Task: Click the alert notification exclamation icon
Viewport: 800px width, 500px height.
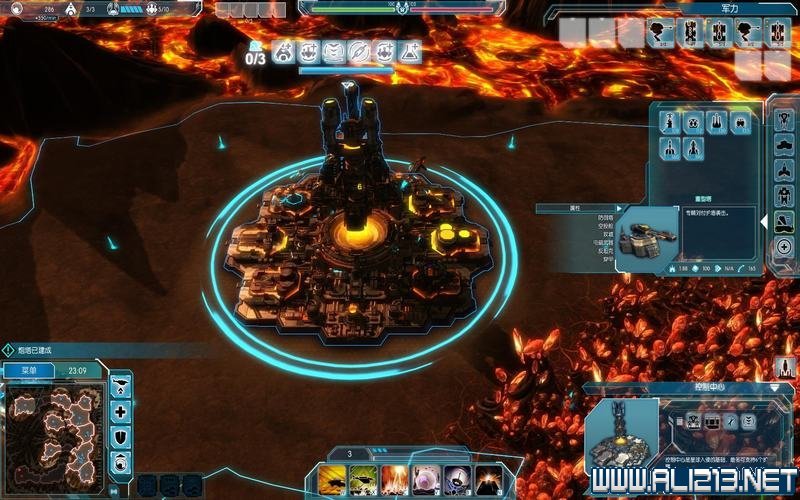Action: point(8,351)
